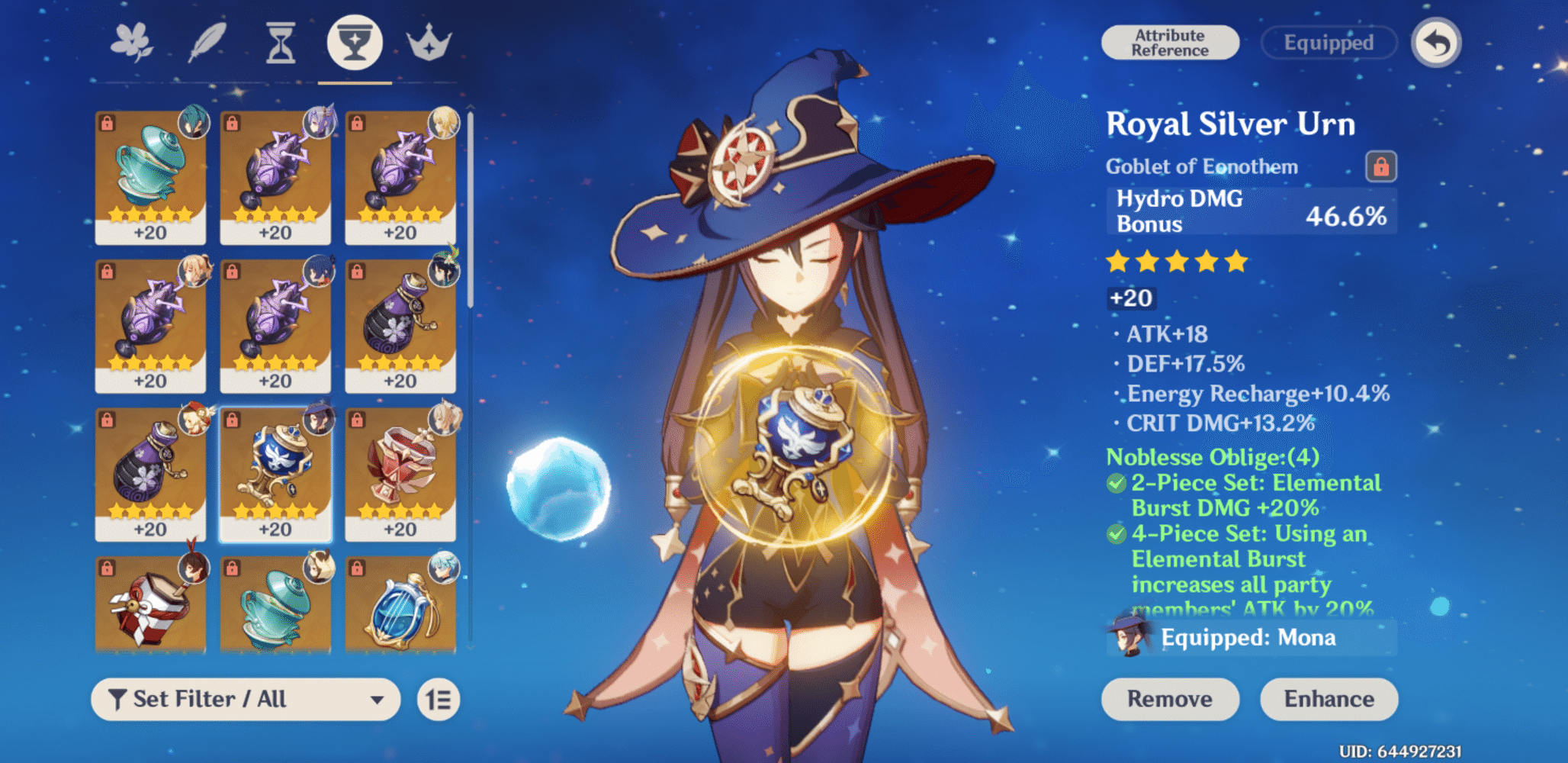Click the Remove button
Viewport: 1568px width, 763px height.
tap(1171, 699)
